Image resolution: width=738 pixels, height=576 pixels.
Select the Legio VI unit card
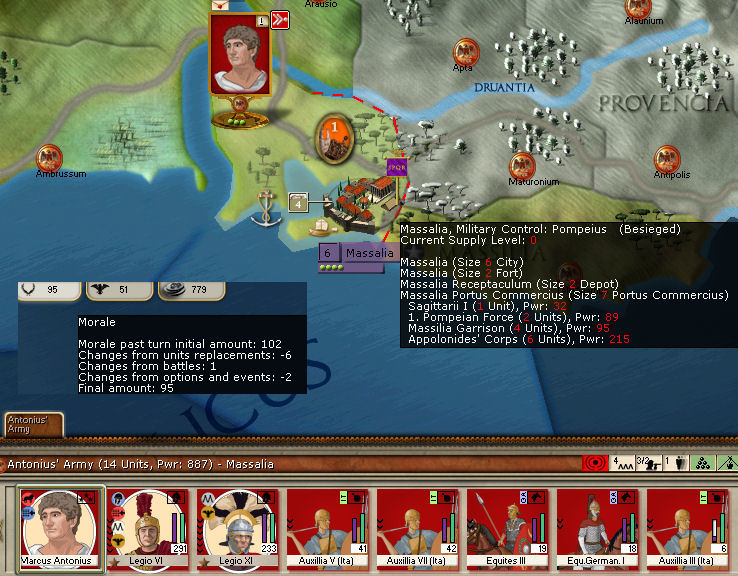147,527
